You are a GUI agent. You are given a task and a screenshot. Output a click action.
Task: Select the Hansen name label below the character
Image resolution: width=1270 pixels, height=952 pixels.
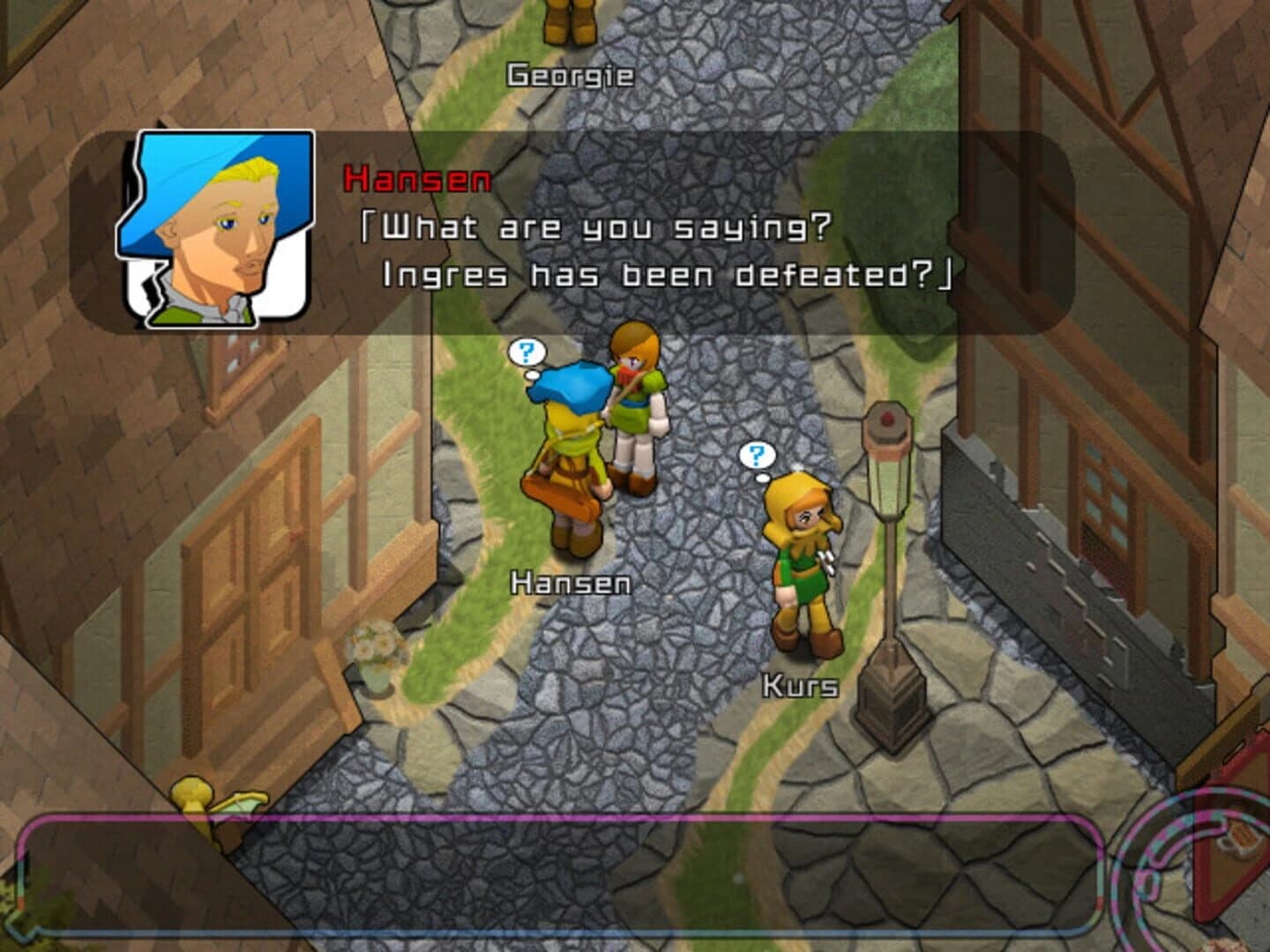coord(571,582)
